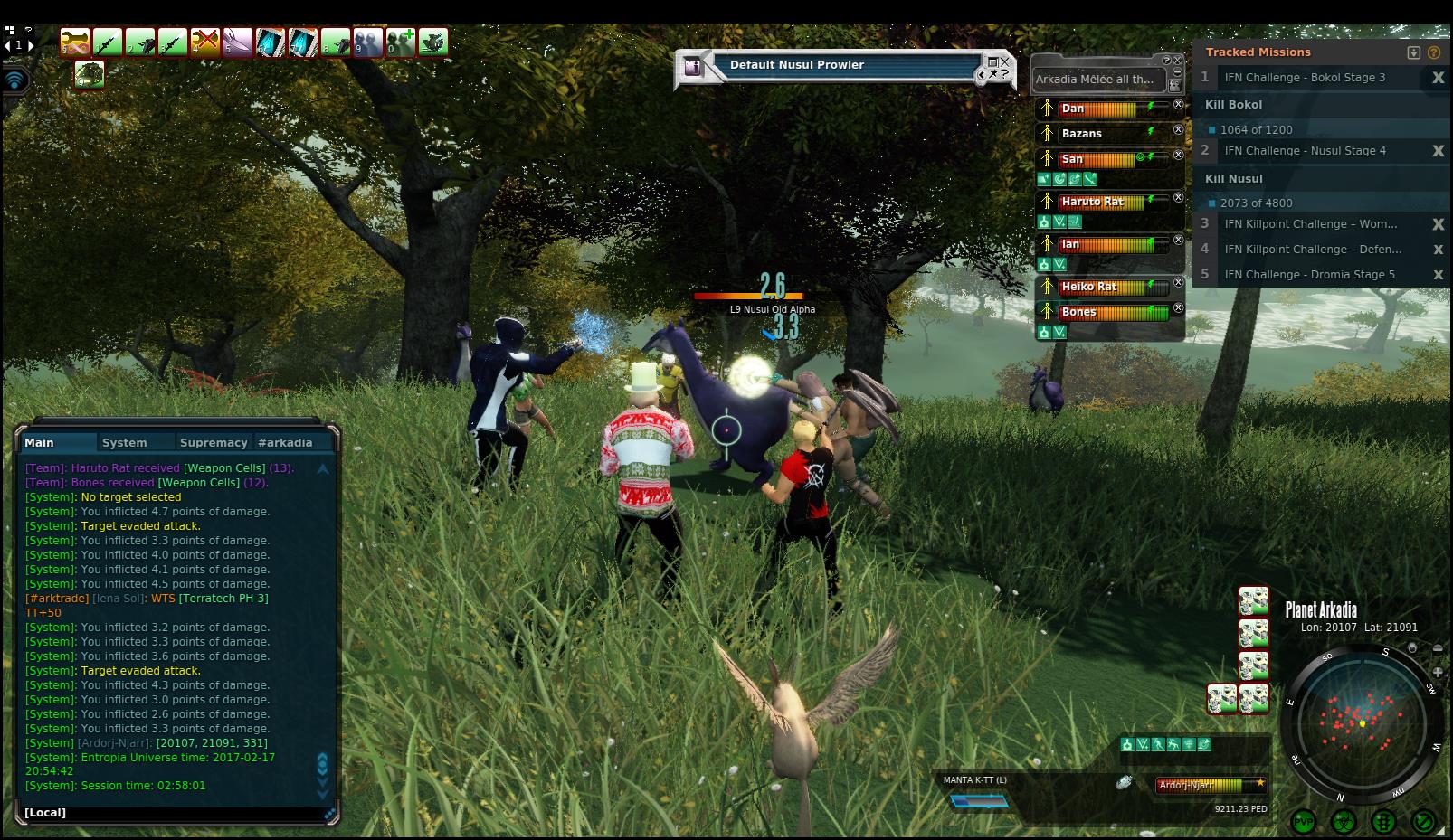Activate the wrench tool in hotbar slot §
This screenshot has height=840, width=1453.
(x=74, y=42)
